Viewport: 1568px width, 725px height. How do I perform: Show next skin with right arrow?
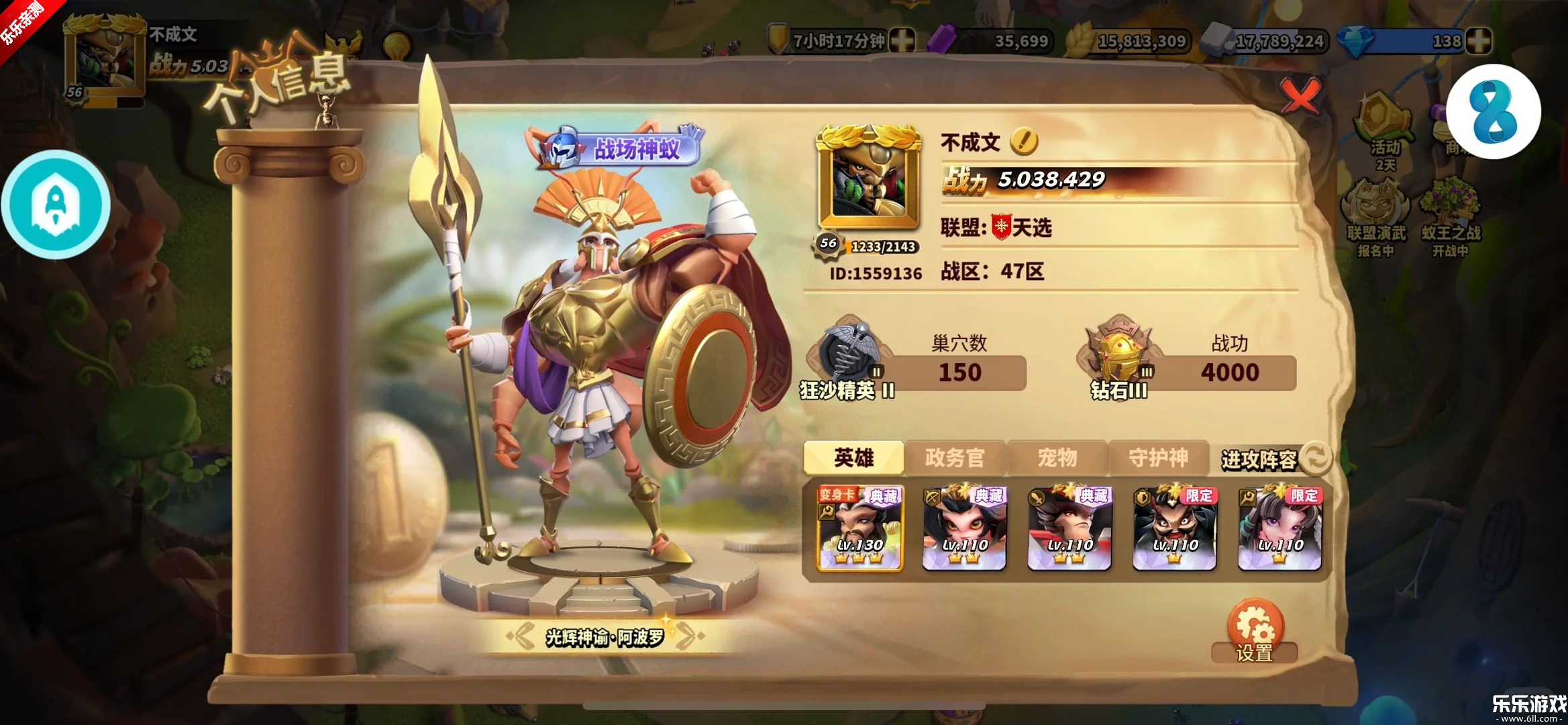(x=690, y=635)
